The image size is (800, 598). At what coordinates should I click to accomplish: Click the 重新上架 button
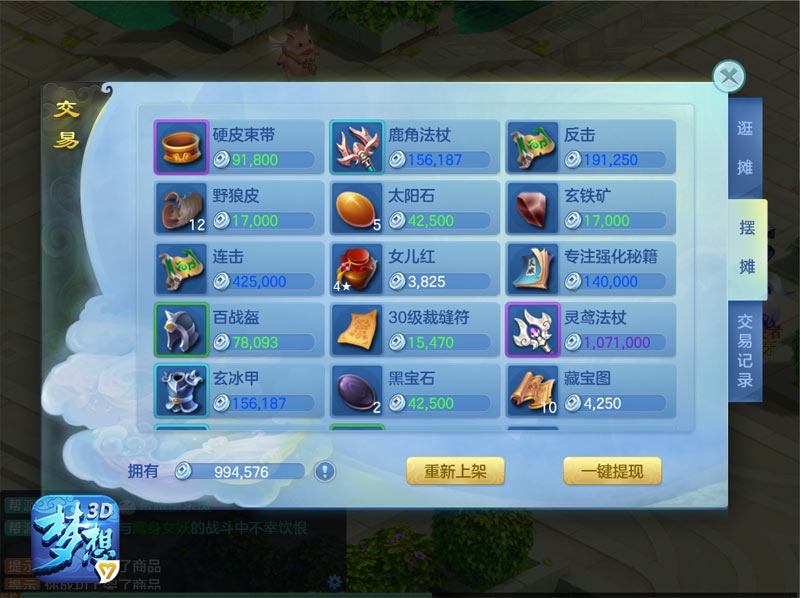(x=455, y=471)
